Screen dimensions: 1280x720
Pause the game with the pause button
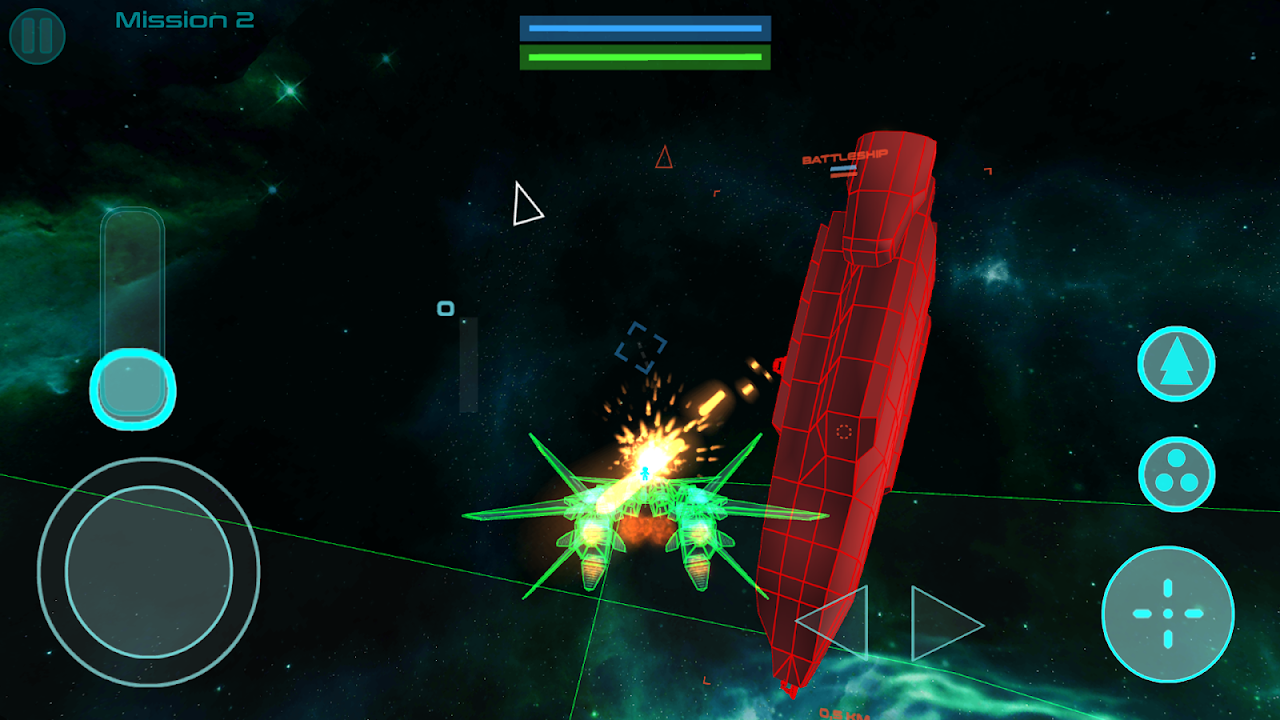pyautogui.click(x=37, y=36)
